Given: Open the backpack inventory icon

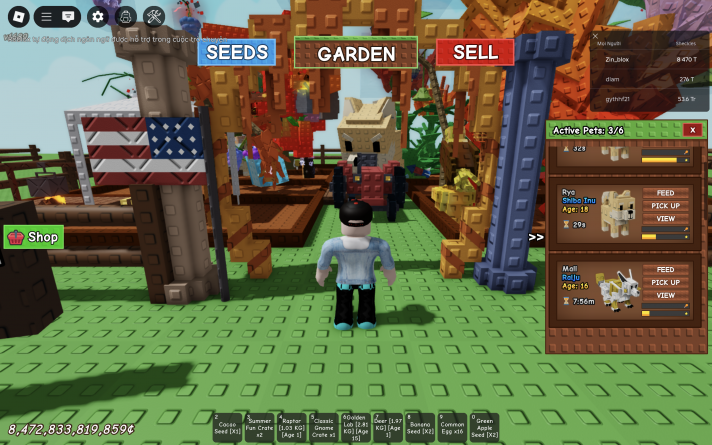Looking at the screenshot, I should pyautogui.click(x=126, y=16).
